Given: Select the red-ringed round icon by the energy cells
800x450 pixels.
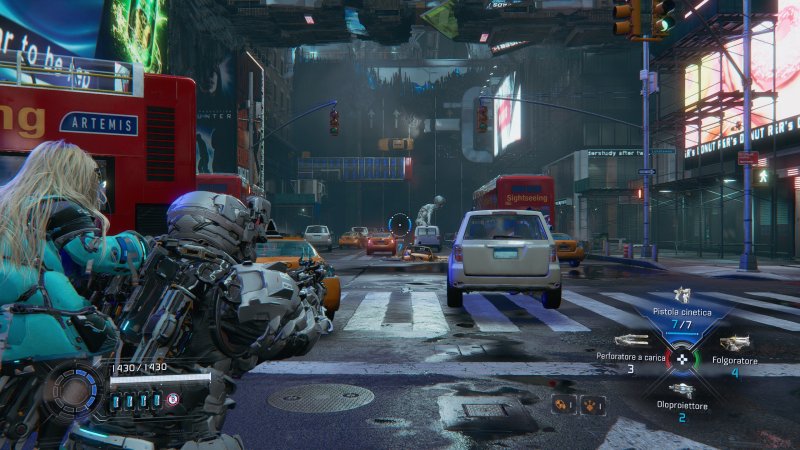Looking at the screenshot, I should coord(172,399).
